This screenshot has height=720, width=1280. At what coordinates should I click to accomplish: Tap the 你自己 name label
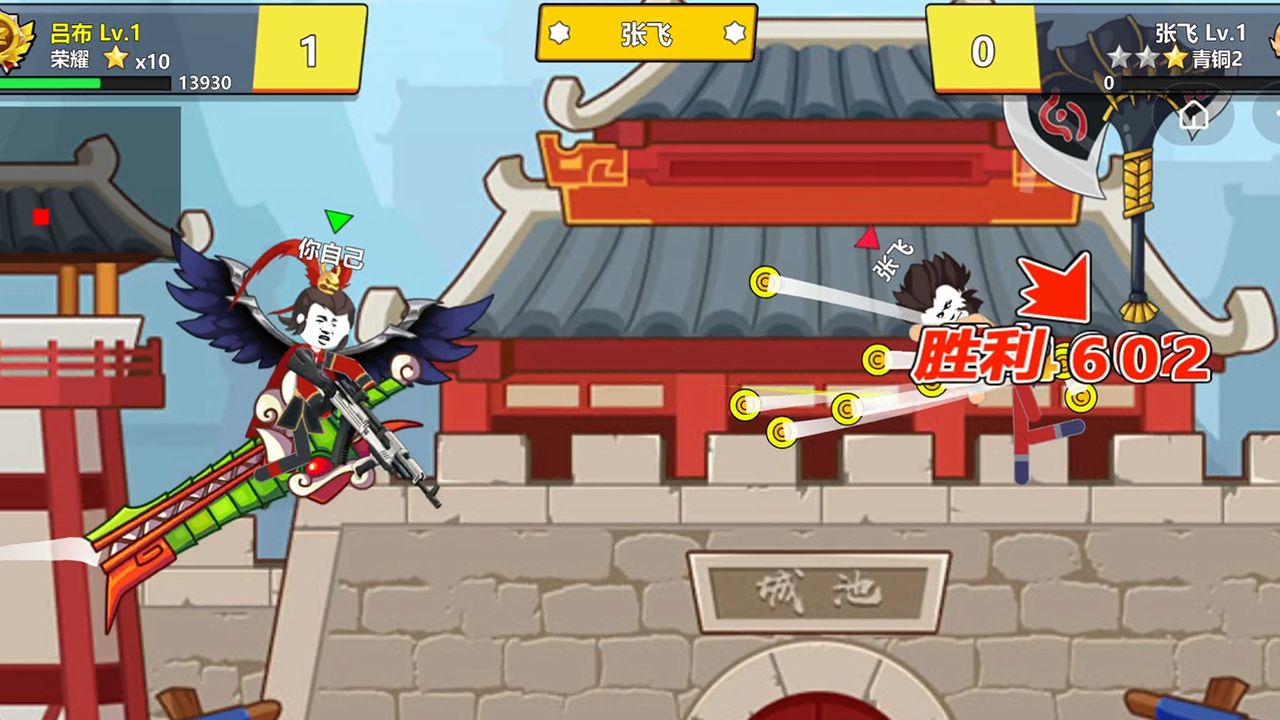pyautogui.click(x=331, y=253)
